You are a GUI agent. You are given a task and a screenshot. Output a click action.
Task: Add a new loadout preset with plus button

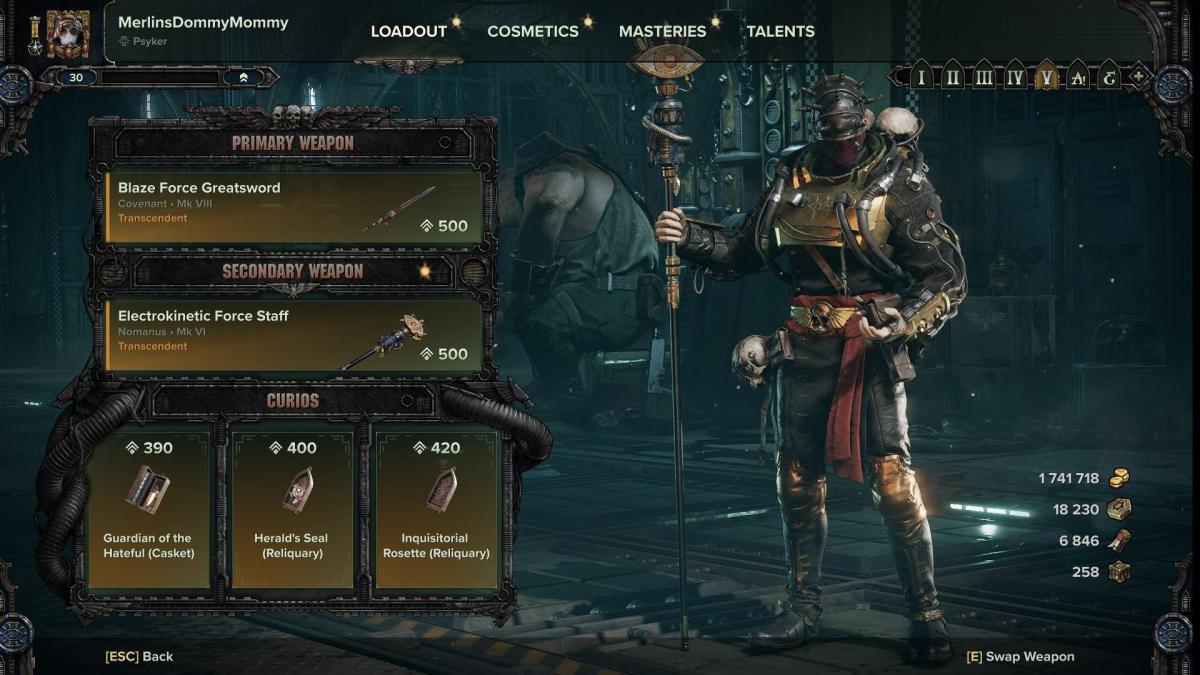point(1138,76)
